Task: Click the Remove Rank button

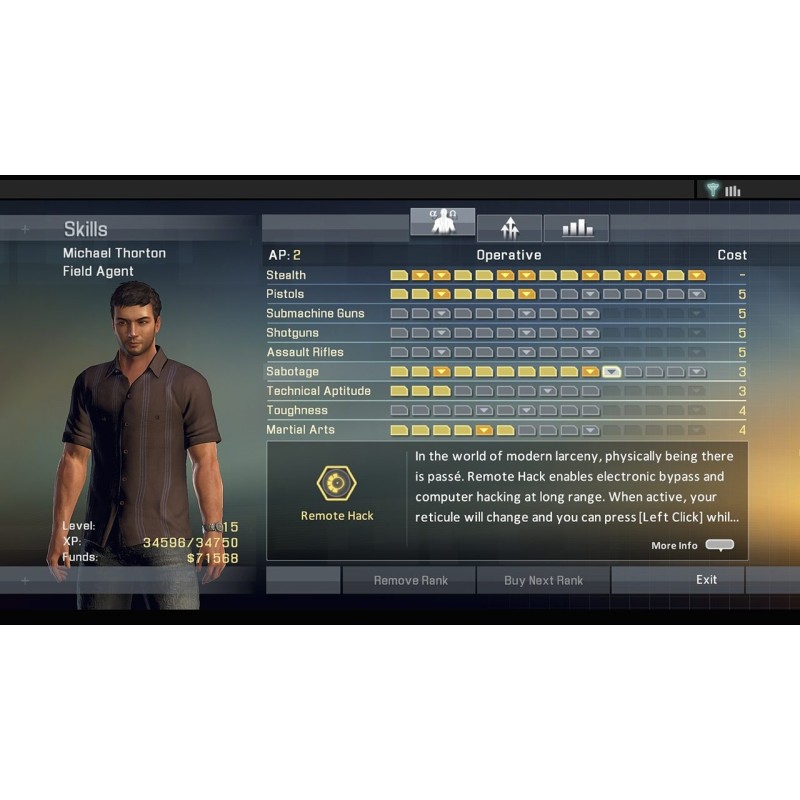Action: [410, 580]
